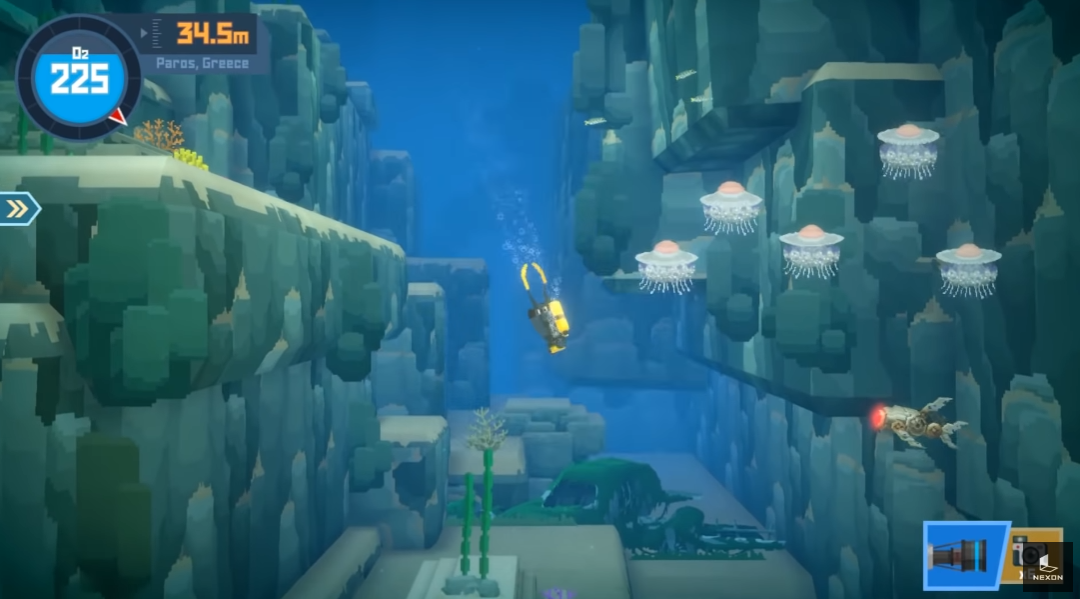Click the Nexon logo watermark
Viewport: 1080px width, 599px height.
pyautogui.click(x=1050, y=566)
